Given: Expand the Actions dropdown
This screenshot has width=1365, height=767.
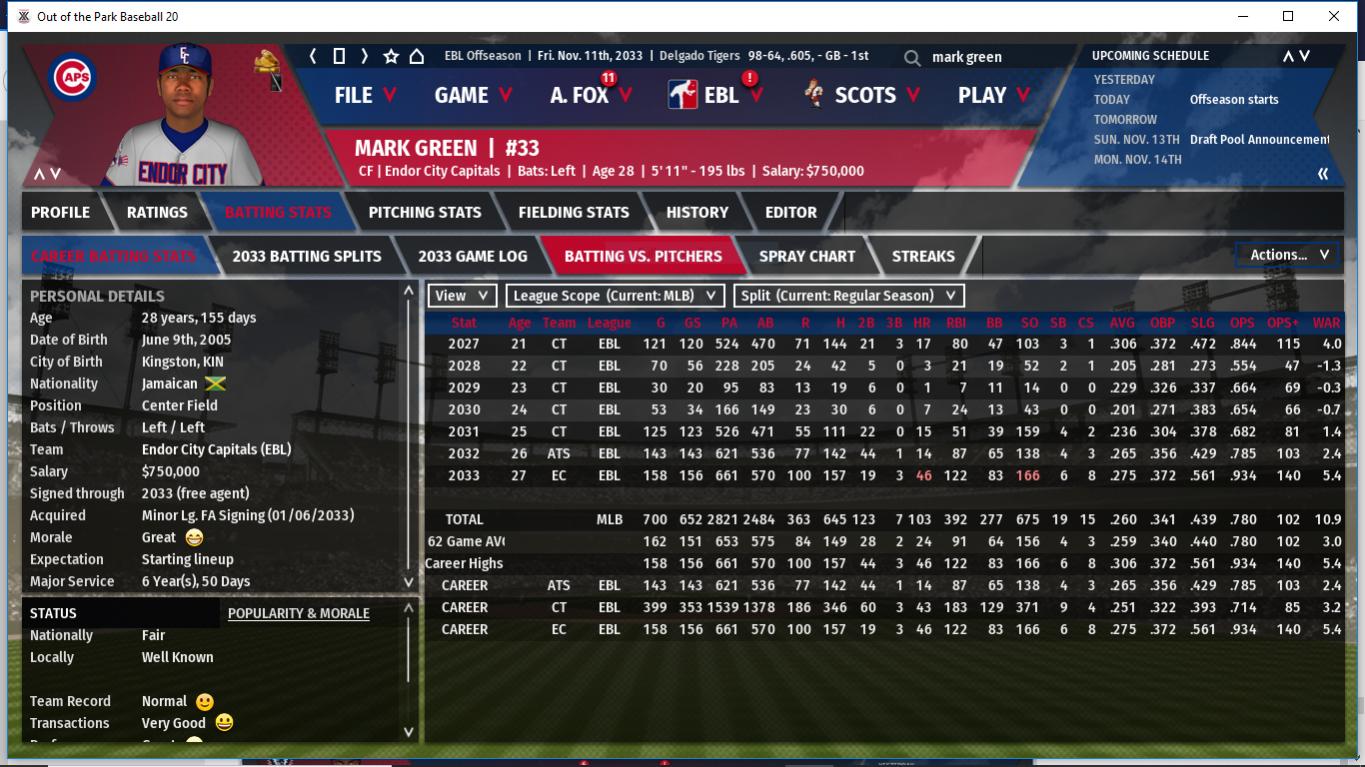Looking at the screenshot, I should pos(1288,255).
